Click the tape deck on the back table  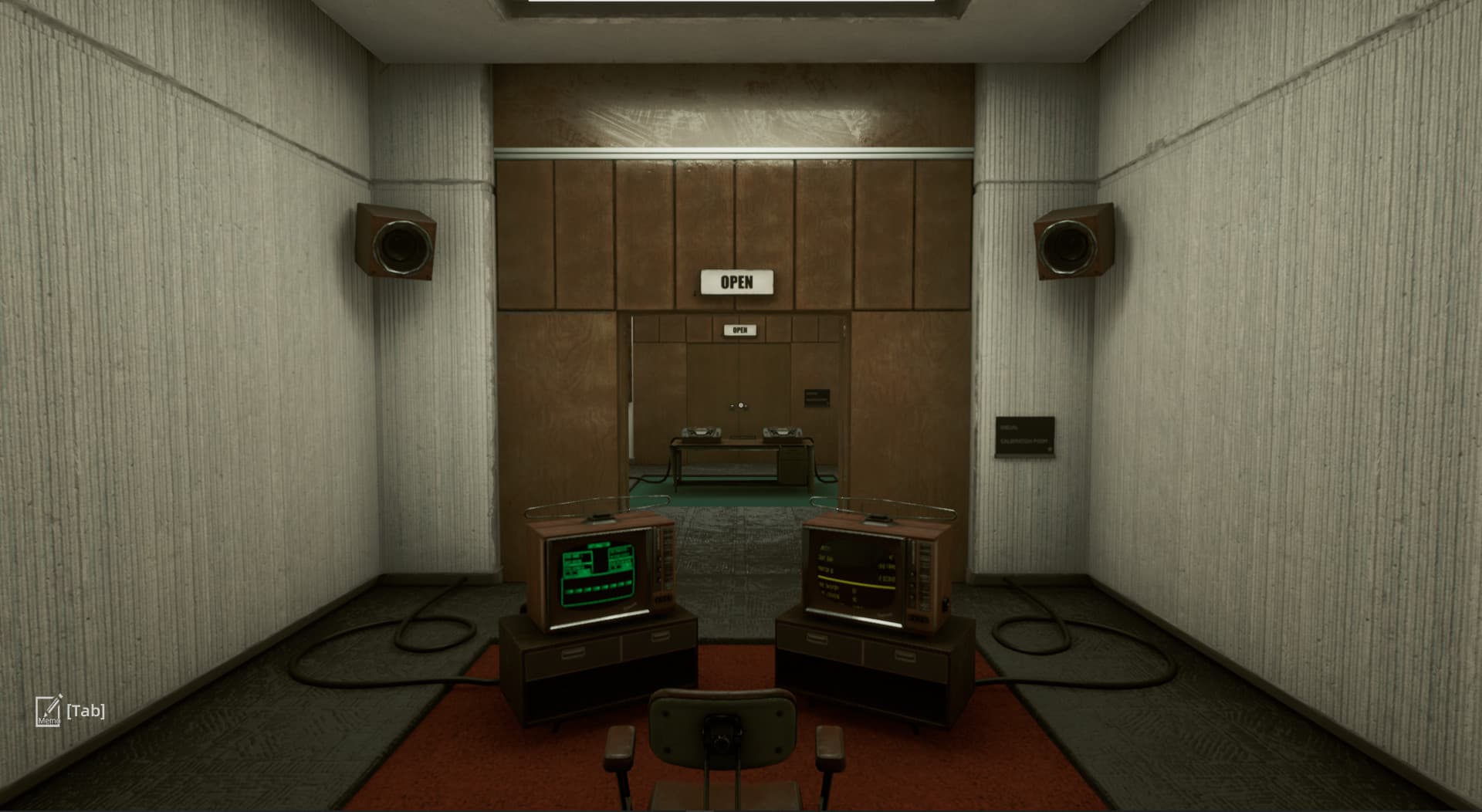click(x=700, y=432)
